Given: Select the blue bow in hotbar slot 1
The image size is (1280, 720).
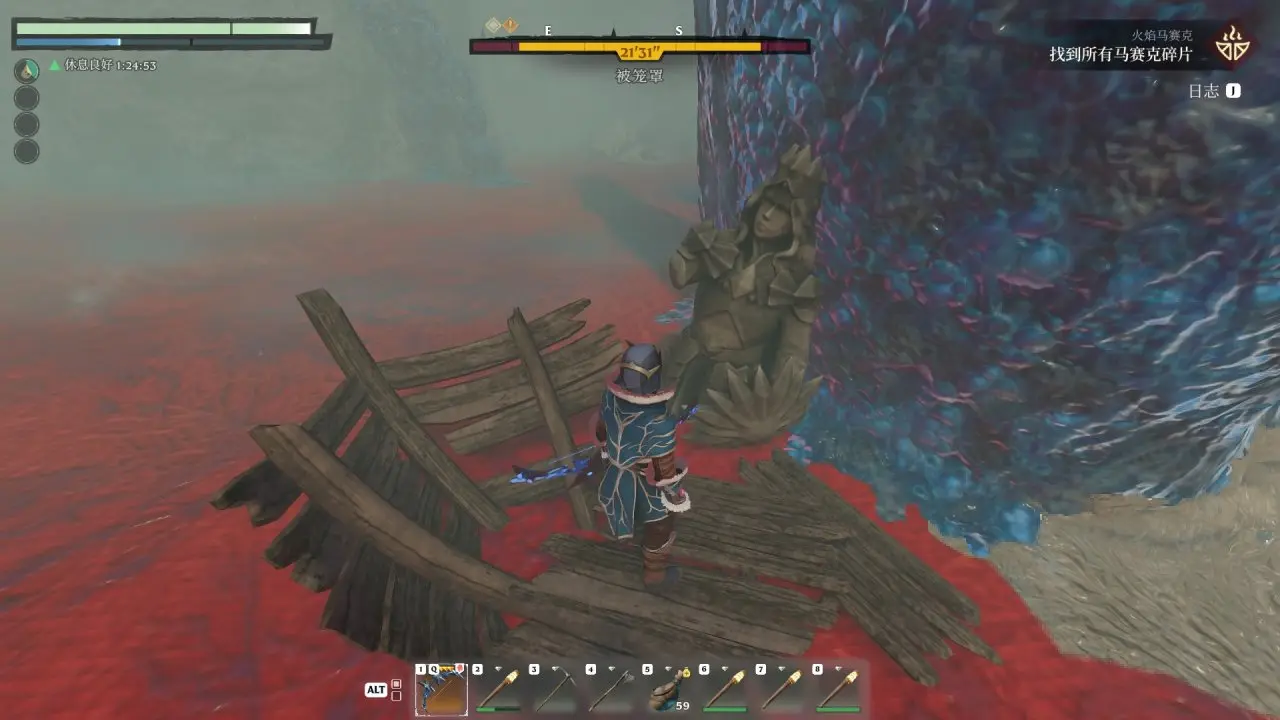Looking at the screenshot, I should point(441,690).
